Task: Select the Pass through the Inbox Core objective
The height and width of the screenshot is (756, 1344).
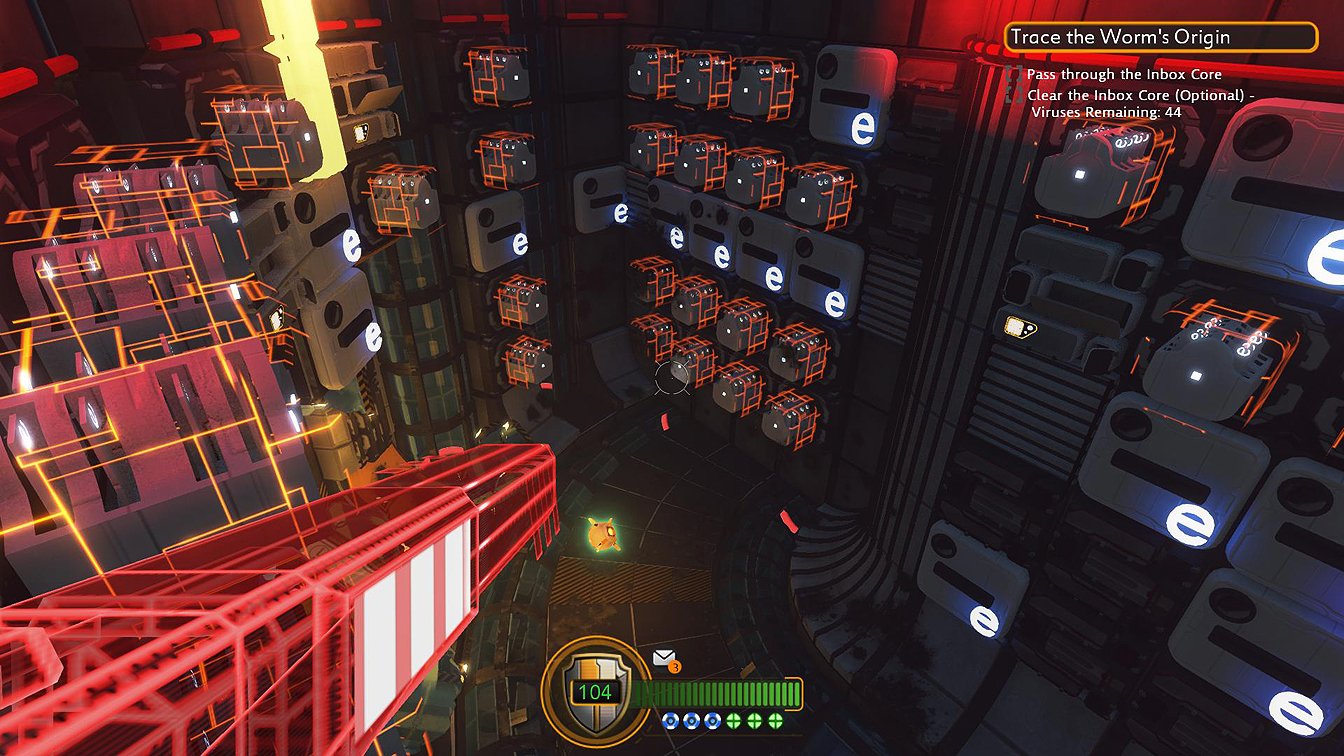Action: 1124,75
